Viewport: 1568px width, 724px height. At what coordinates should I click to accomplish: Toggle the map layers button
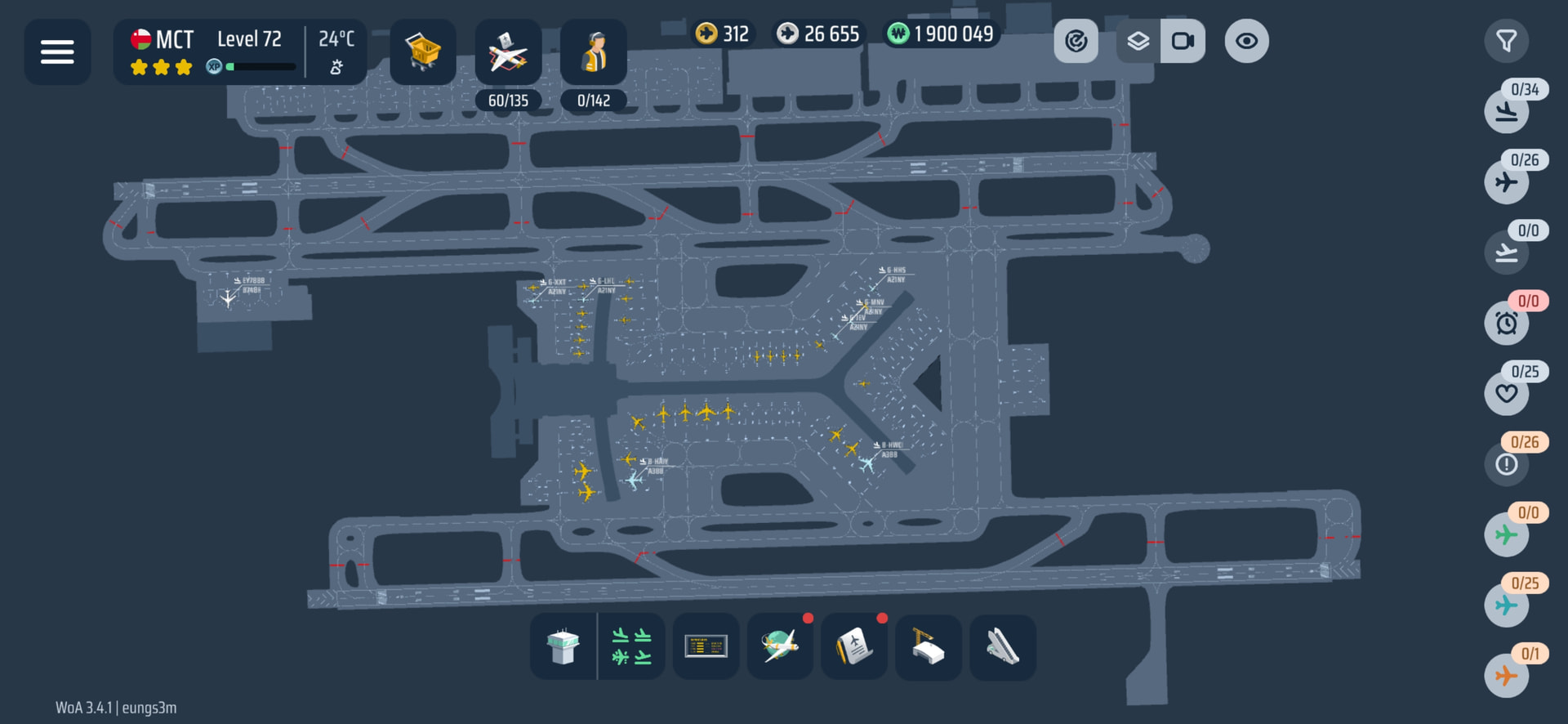[1138, 41]
